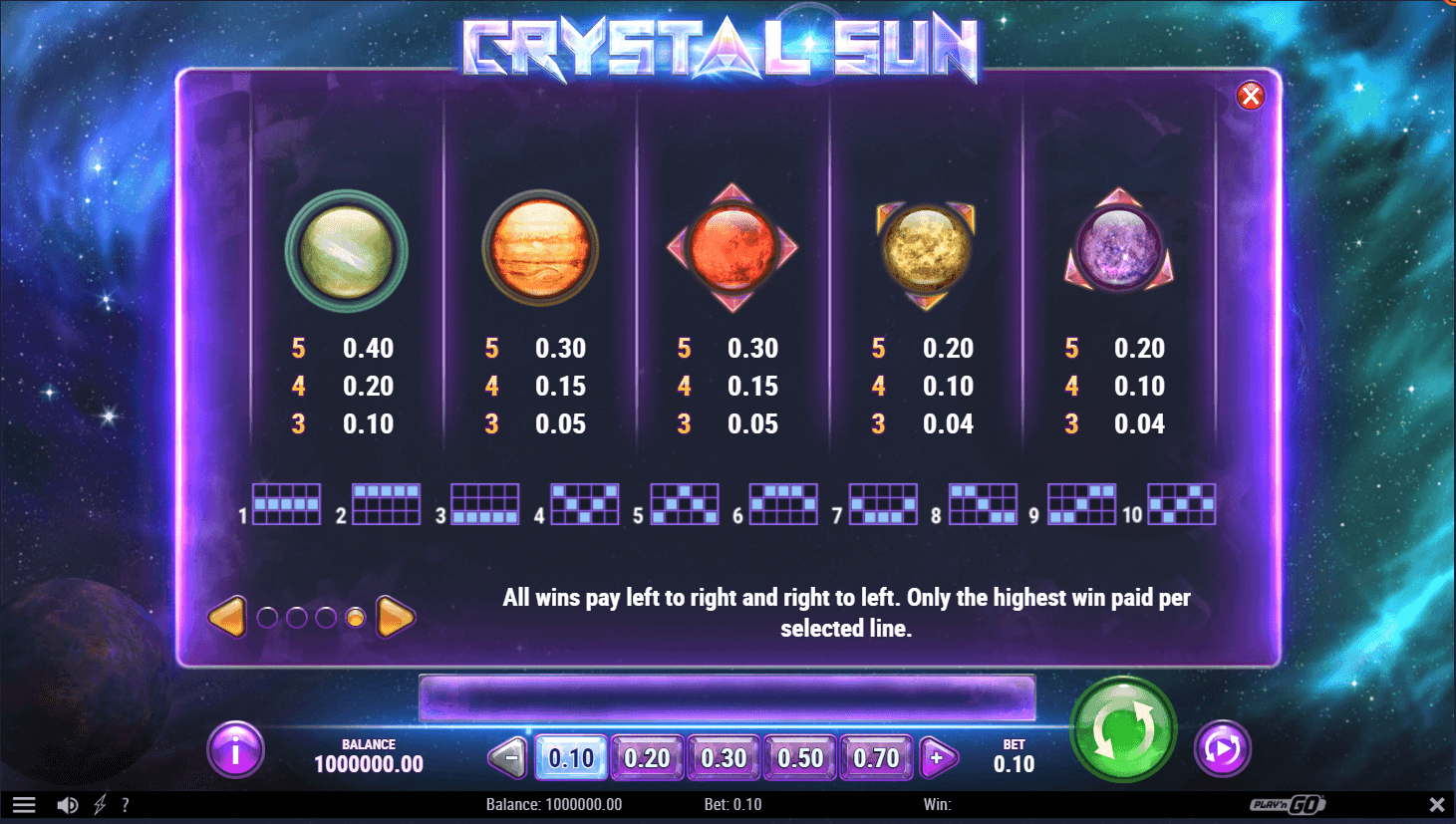Select the 0.70 bet amount
Image resolution: width=1456 pixels, height=824 pixels.
pos(876,758)
